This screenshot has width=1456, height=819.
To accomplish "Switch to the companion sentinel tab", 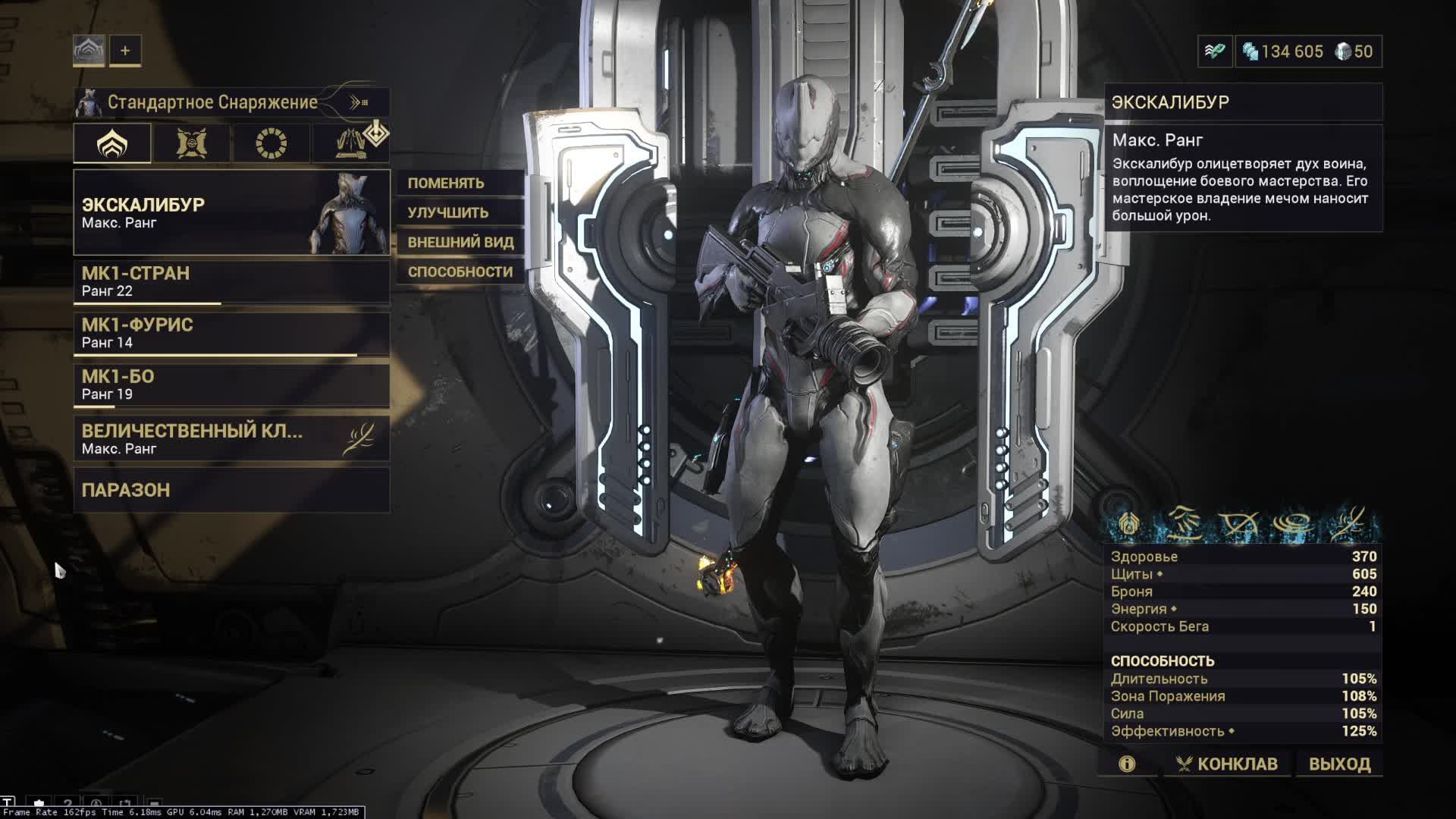I will click(x=192, y=143).
